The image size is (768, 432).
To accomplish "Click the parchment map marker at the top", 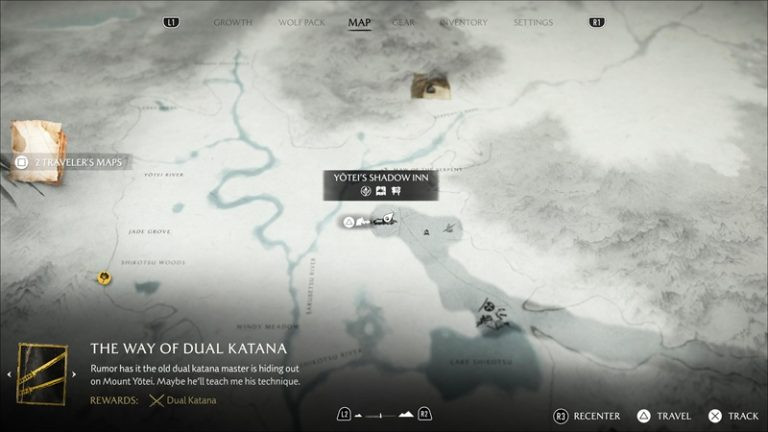I will point(430,86).
